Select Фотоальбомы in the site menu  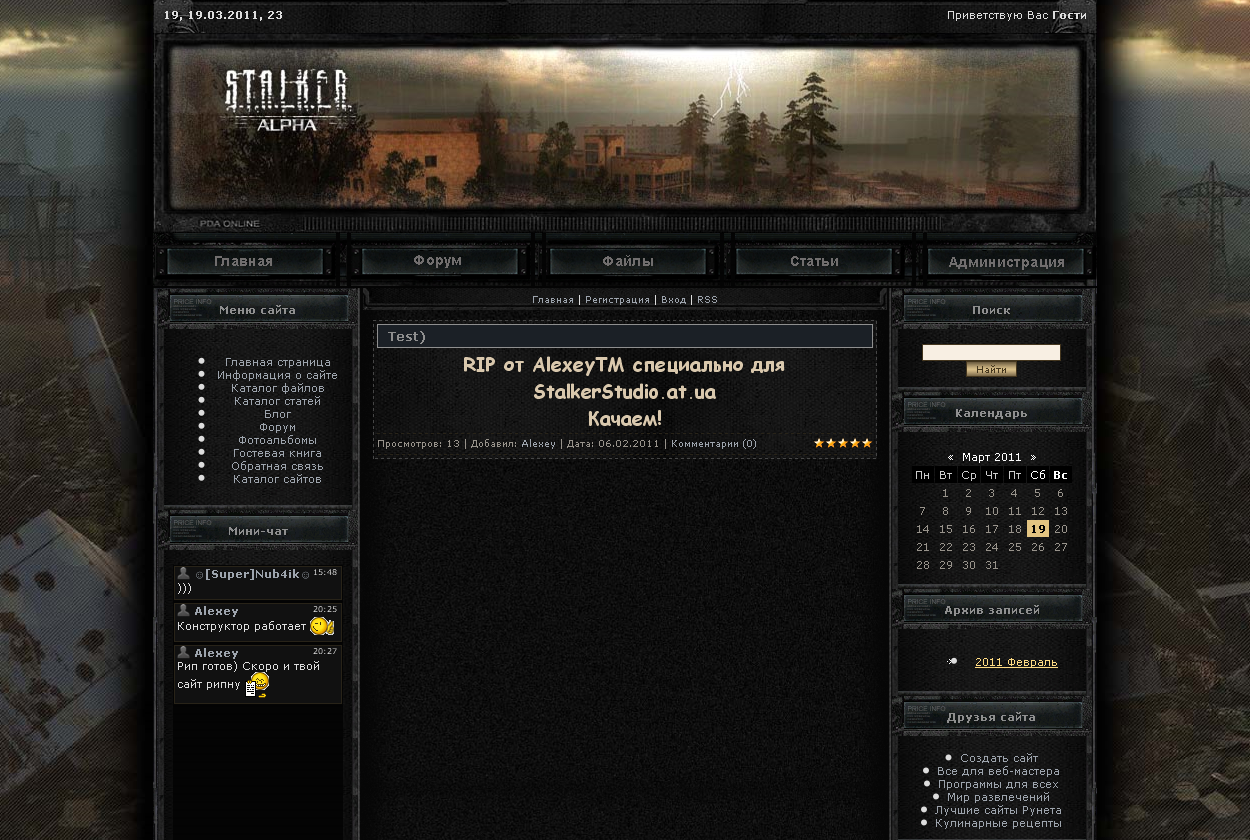tap(277, 440)
